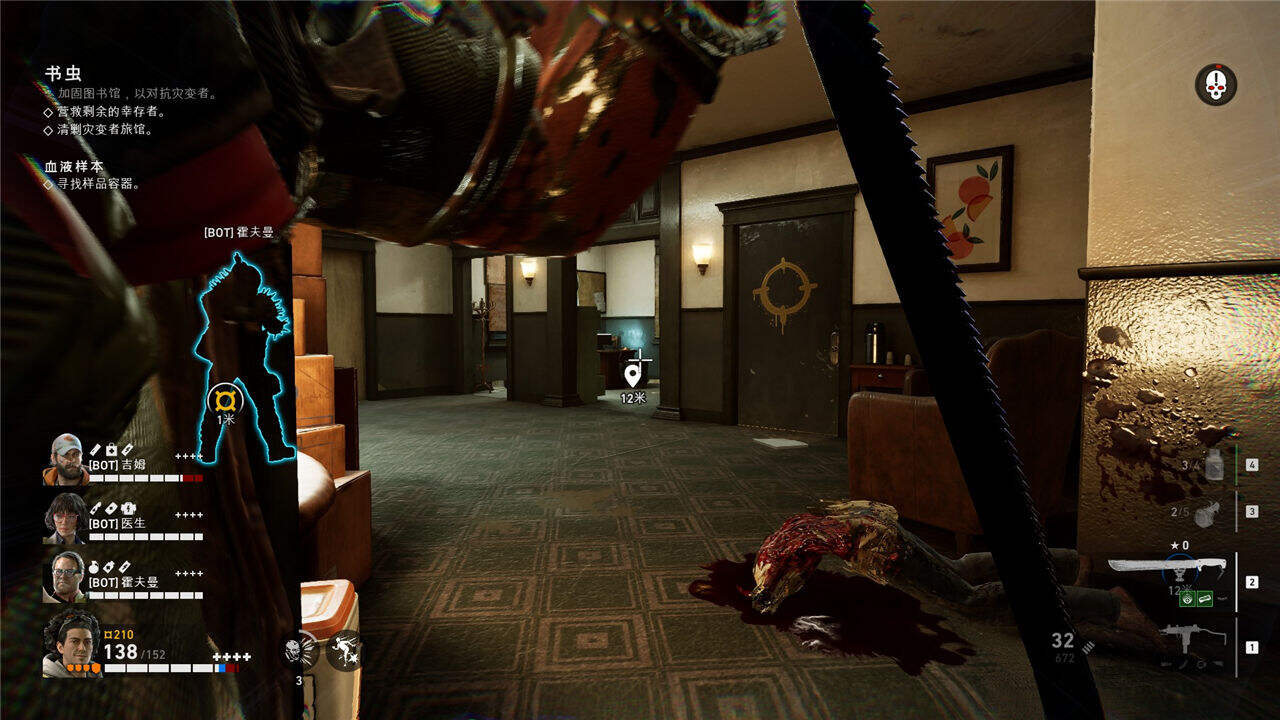Viewport: 1280px width, 720px height.
Task: Switch to the Uzi submachine gun slot
Action: pyautogui.click(x=1192, y=641)
